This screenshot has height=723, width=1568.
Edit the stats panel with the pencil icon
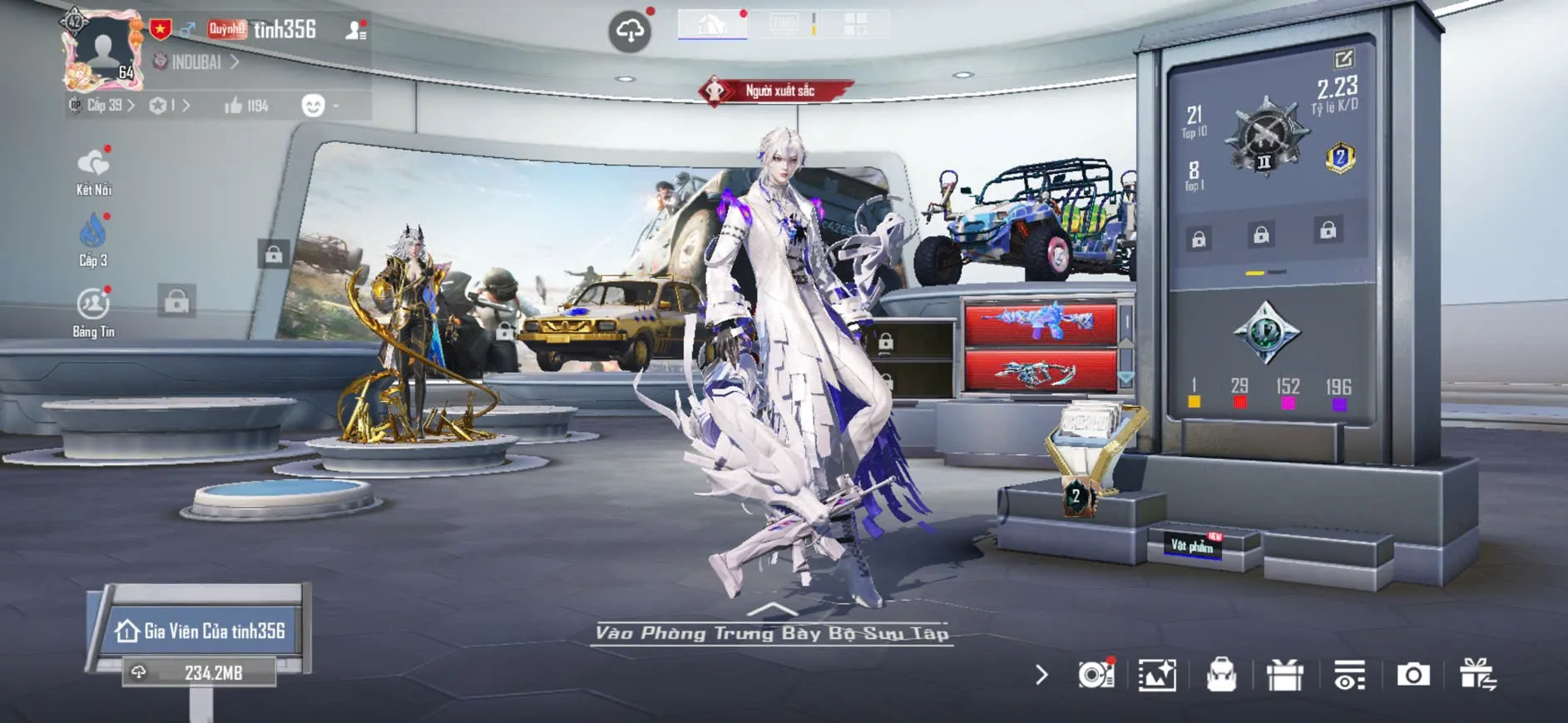[x=1343, y=59]
